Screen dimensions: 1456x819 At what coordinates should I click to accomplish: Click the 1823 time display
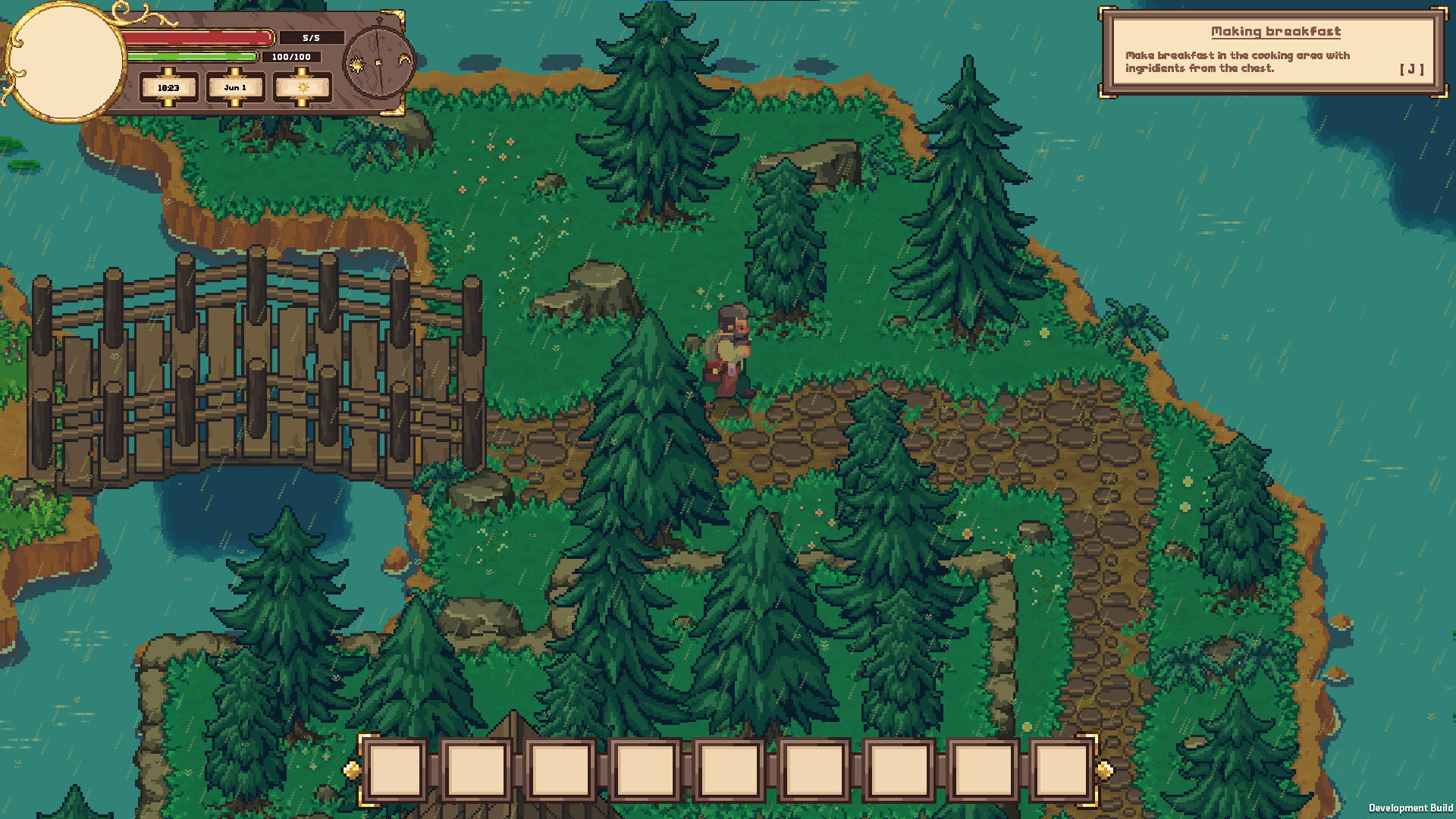point(168,88)
